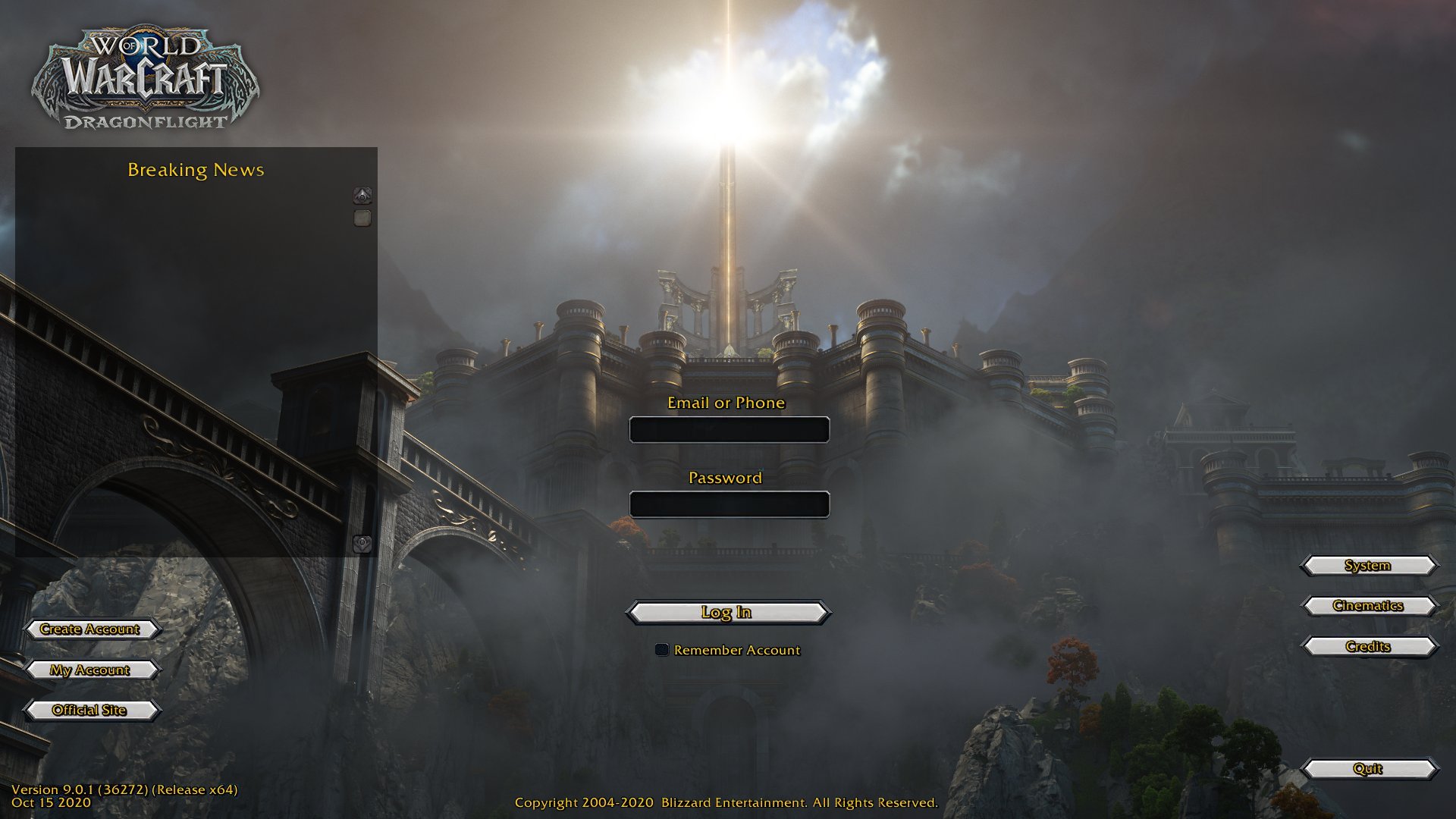1456x819 pixels.
Task: Visit the Official Site
Action: 90,710
